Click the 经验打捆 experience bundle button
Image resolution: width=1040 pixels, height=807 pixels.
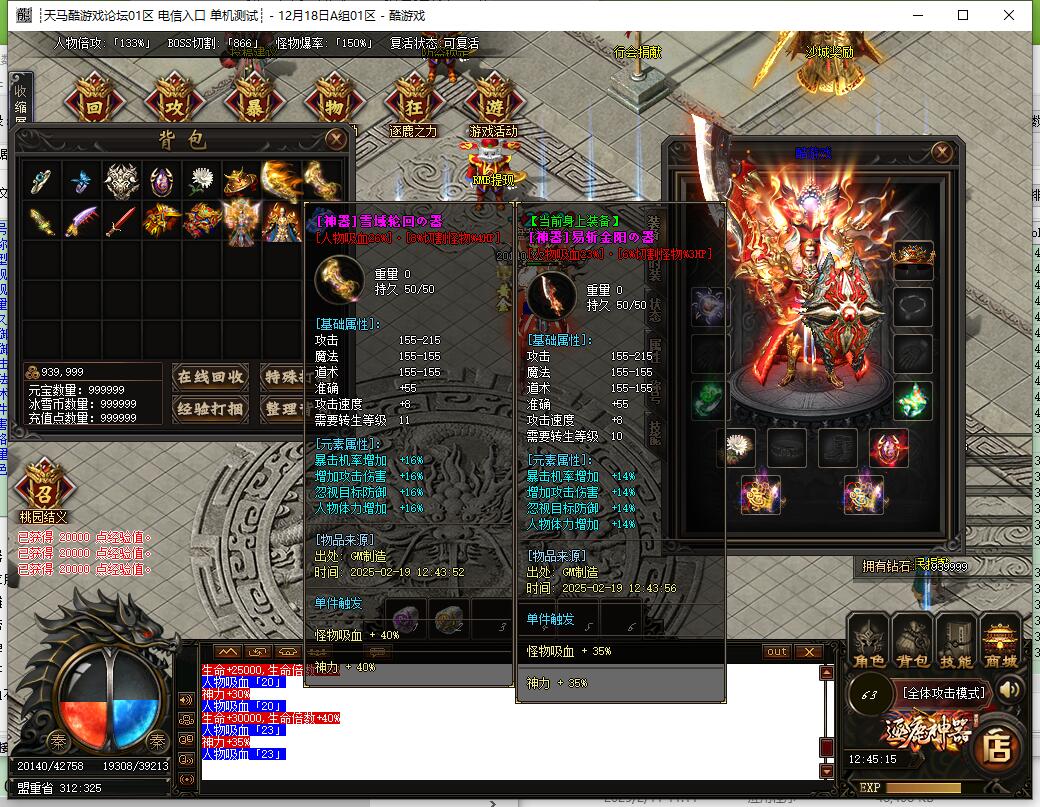(210, 408)
